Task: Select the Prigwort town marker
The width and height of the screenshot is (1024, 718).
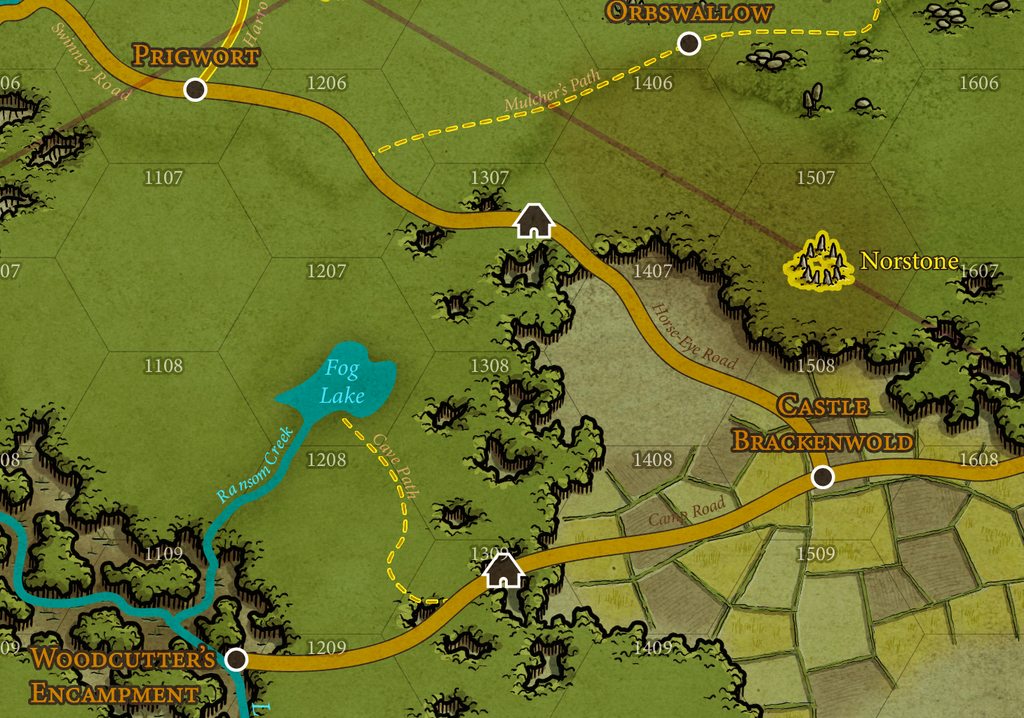Action: [196, 90]
